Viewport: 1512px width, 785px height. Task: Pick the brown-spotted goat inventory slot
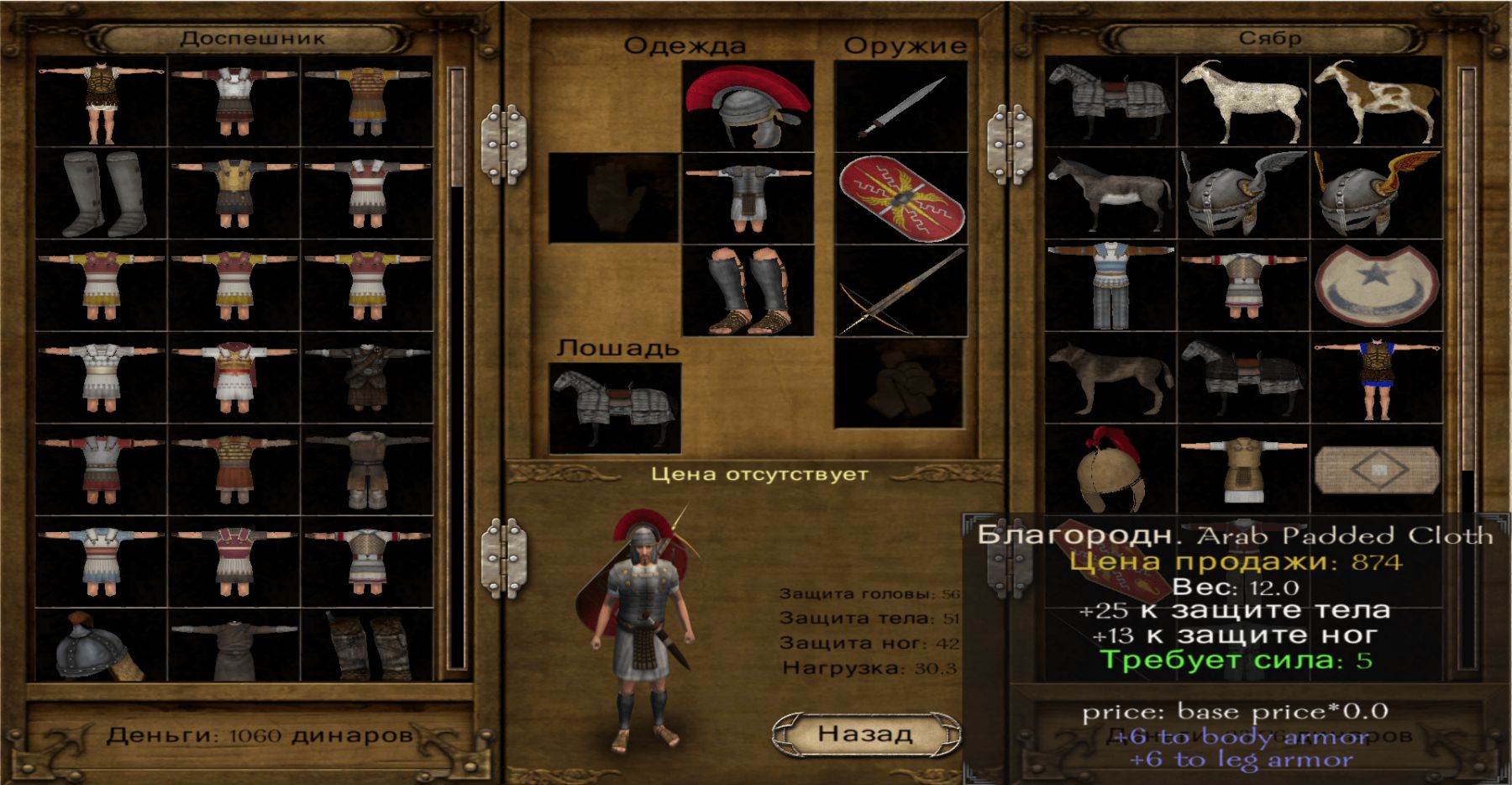click(1376, 102)
